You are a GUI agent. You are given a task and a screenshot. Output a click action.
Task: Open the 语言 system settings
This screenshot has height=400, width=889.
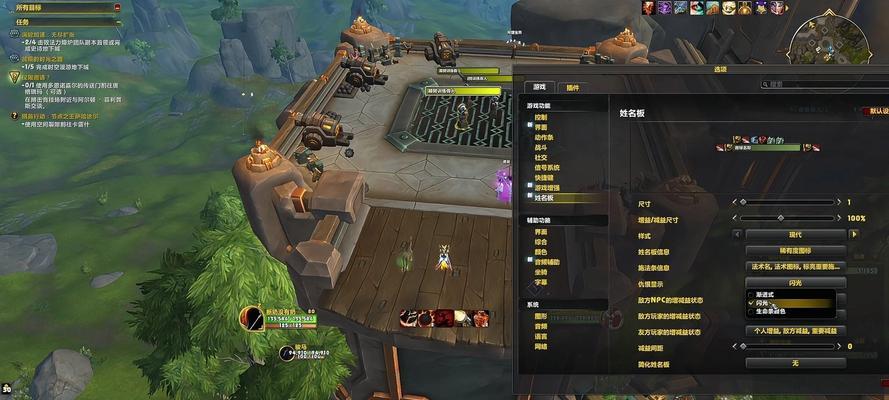pyautogui.click(x=541, y=336)
